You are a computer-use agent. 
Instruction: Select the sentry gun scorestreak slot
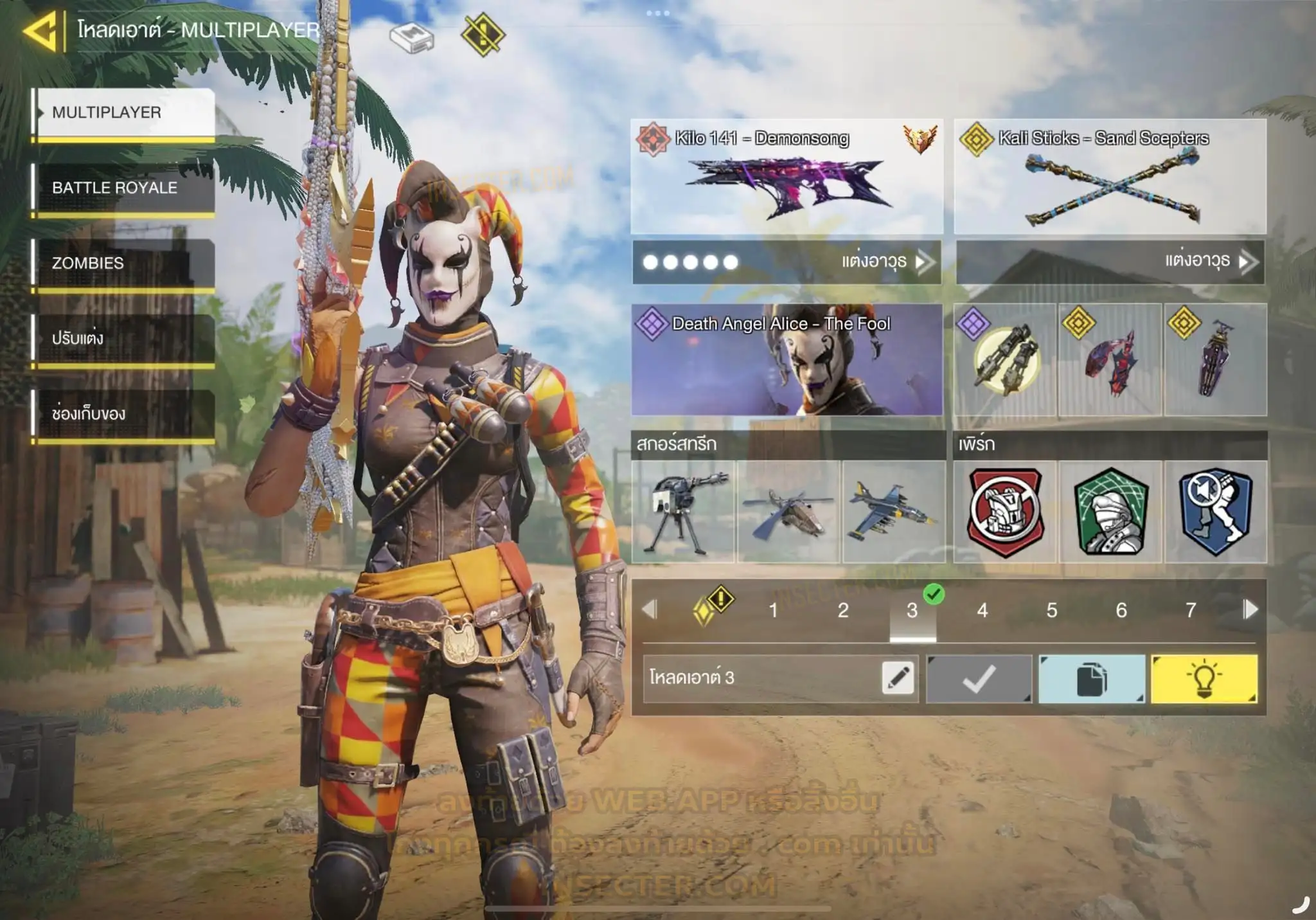click(684, 512)
